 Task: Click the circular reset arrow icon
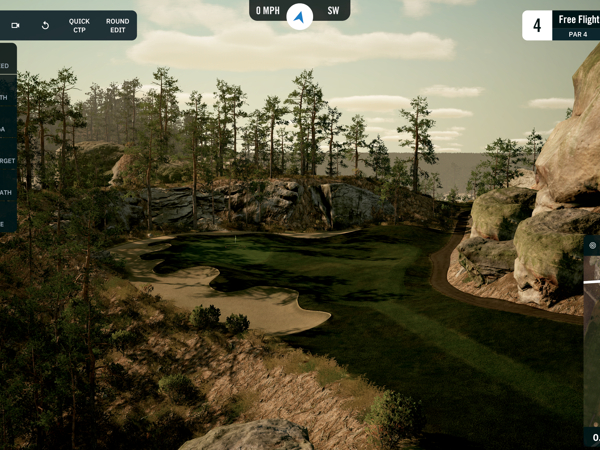[45, 25]
